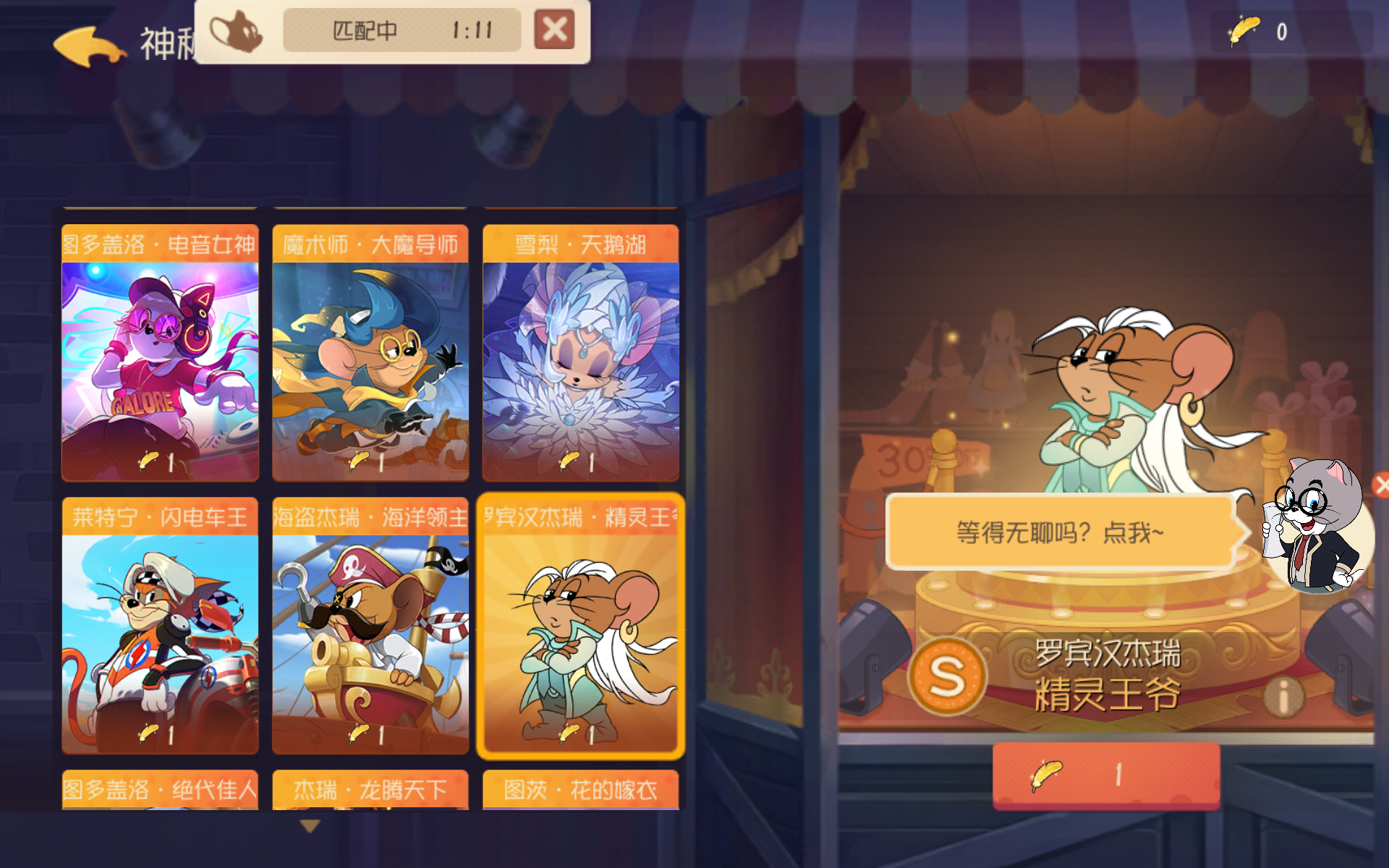Tap the 杰瑞·龙腾天下 header tab
This screenshot has height=868, width=1389.
[x=370, y=791]
